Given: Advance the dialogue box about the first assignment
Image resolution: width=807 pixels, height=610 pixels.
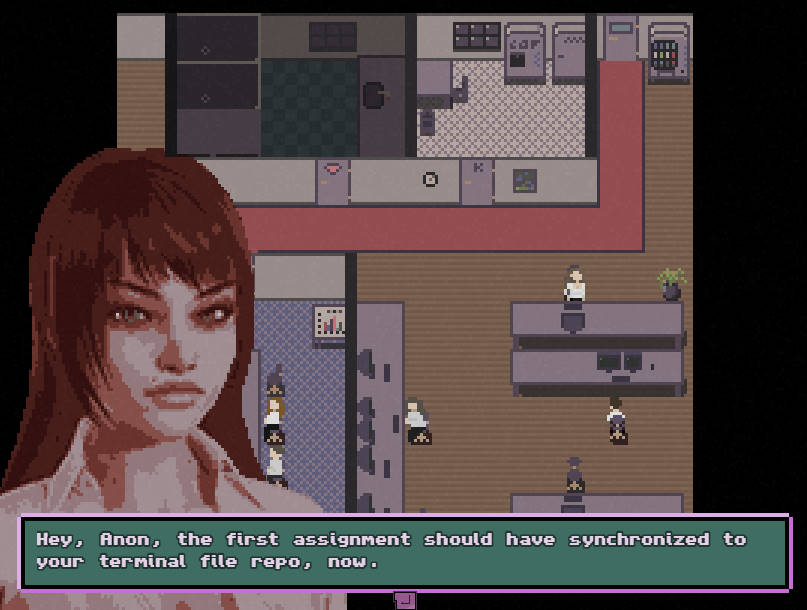Looking at the screenshot, I should click(405, 599).
